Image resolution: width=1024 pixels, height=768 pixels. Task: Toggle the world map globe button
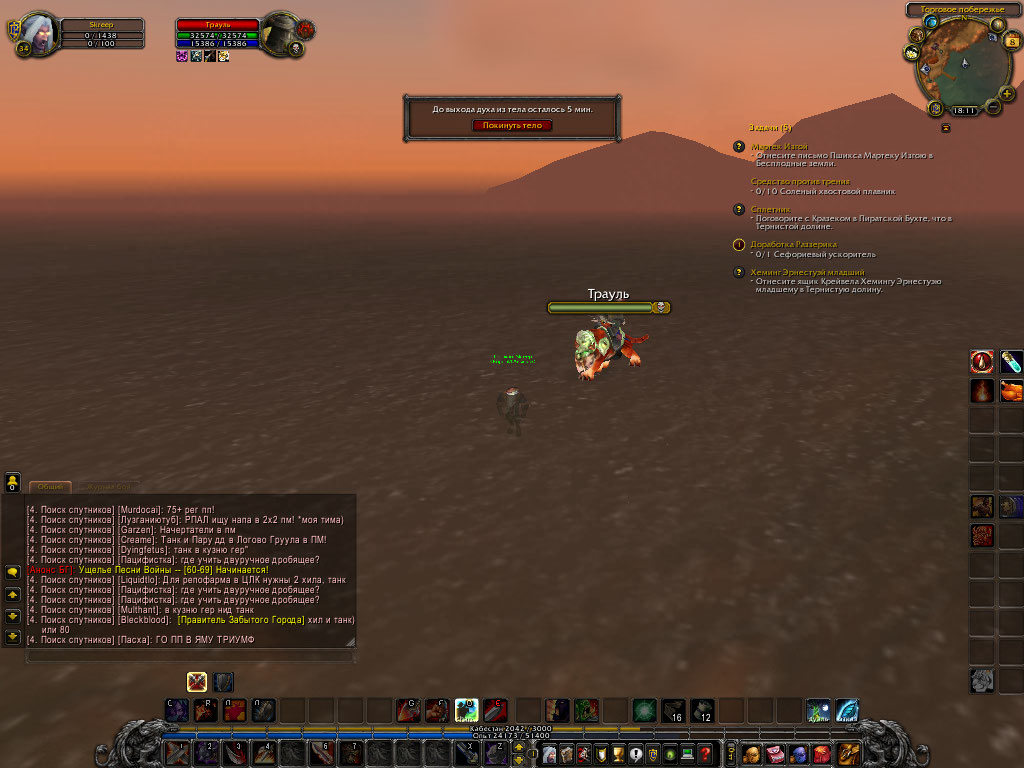click(931, 21)
